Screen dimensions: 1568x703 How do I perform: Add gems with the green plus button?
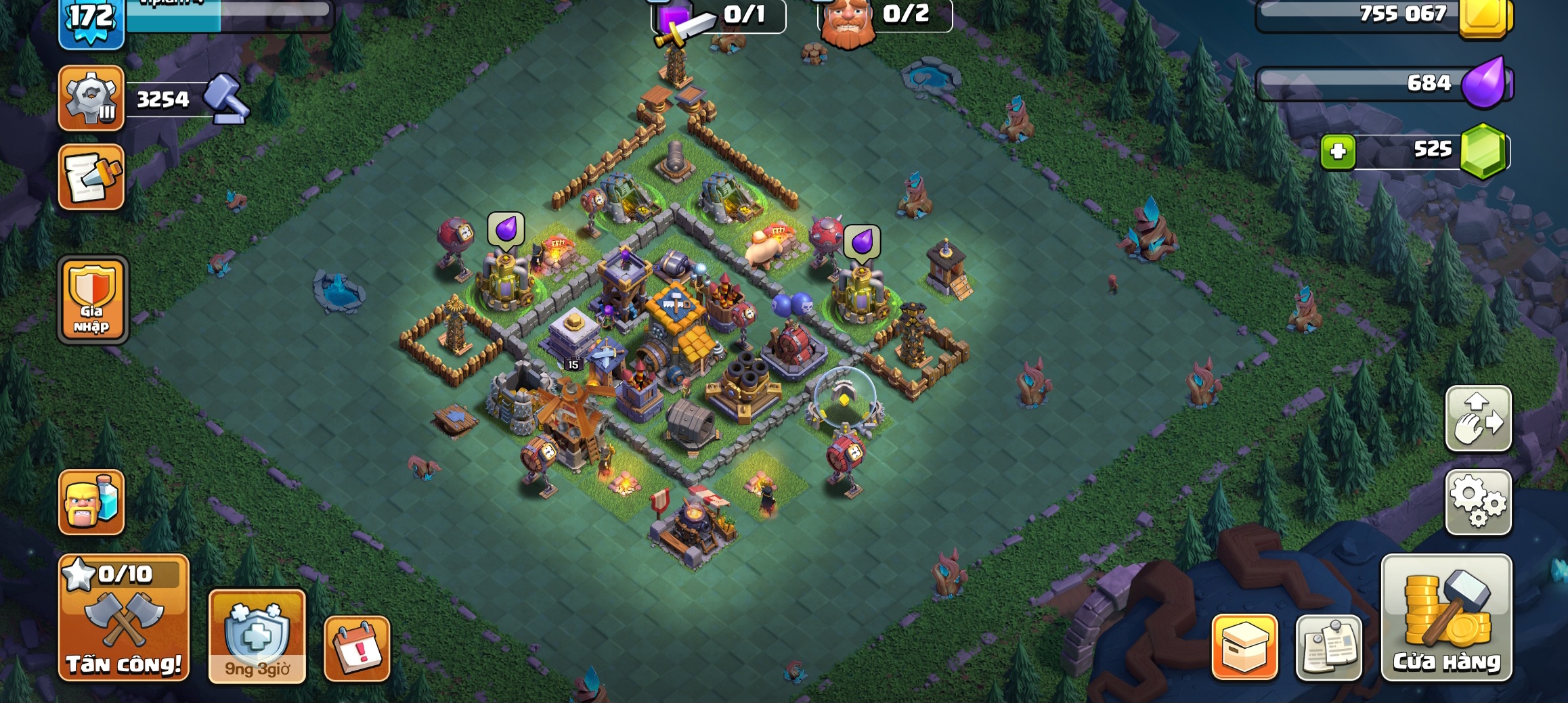coord(1337,151)
